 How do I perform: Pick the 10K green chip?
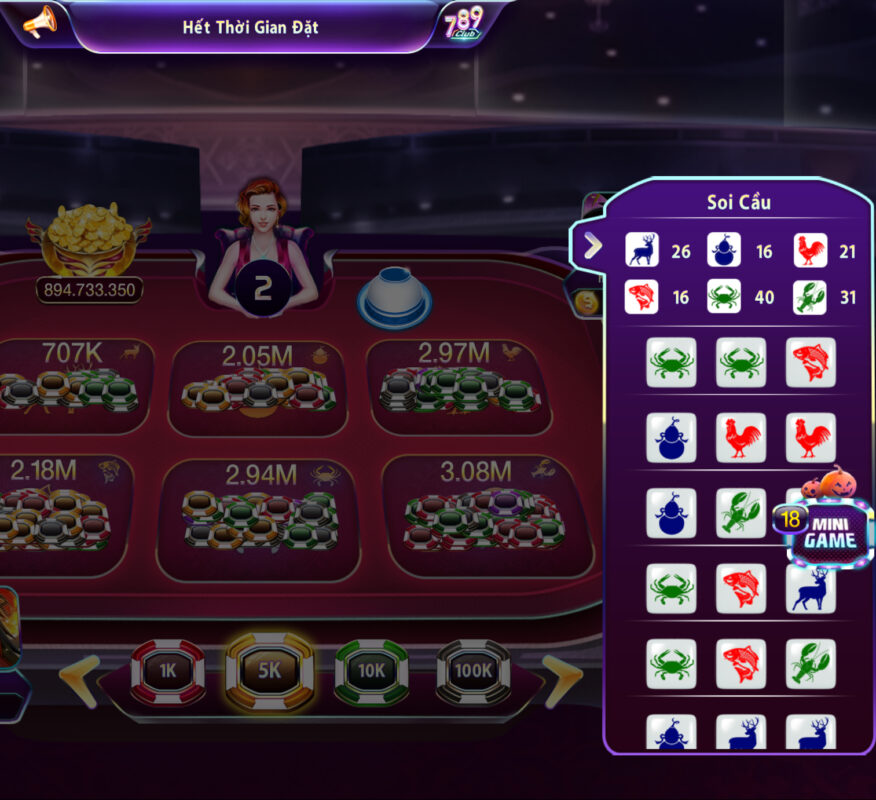[x=371, y=671]
